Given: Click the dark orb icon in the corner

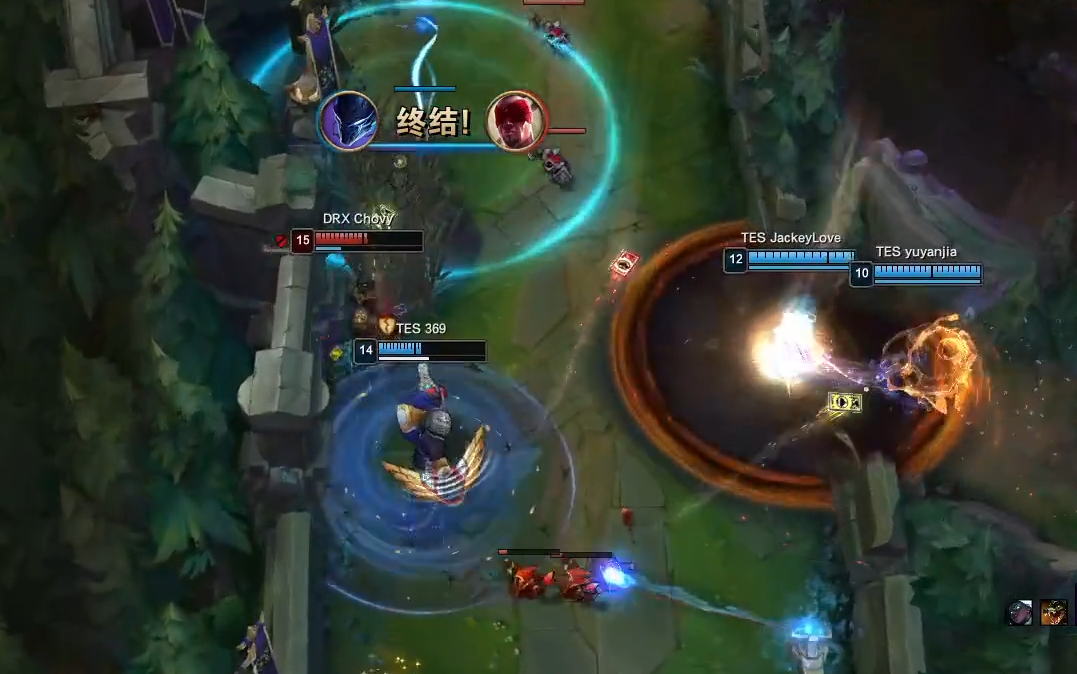Looking at the screenshot, I should click(x=1019, y=612).
